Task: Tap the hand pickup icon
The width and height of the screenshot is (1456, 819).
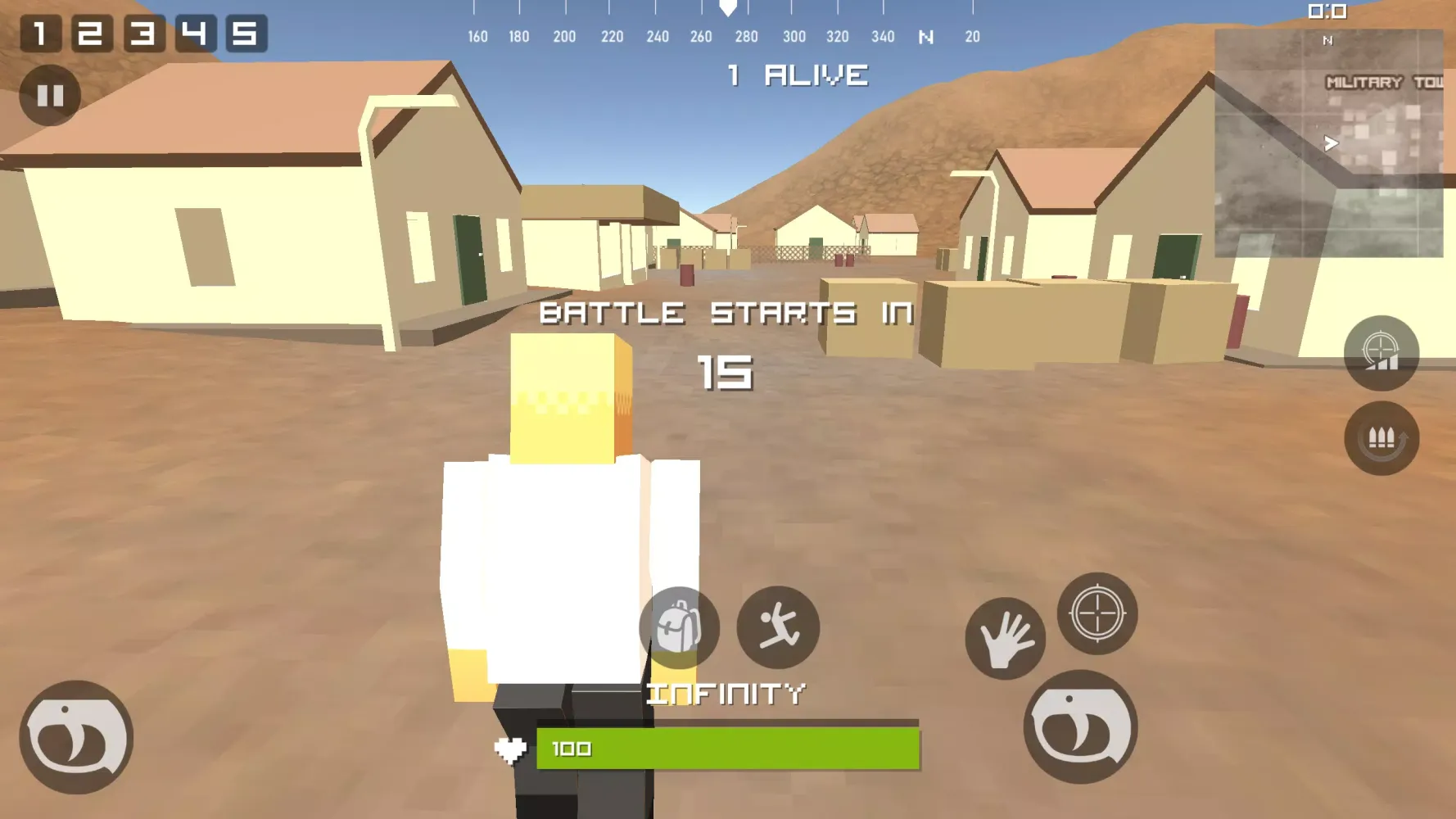Action: (1006, 640)
